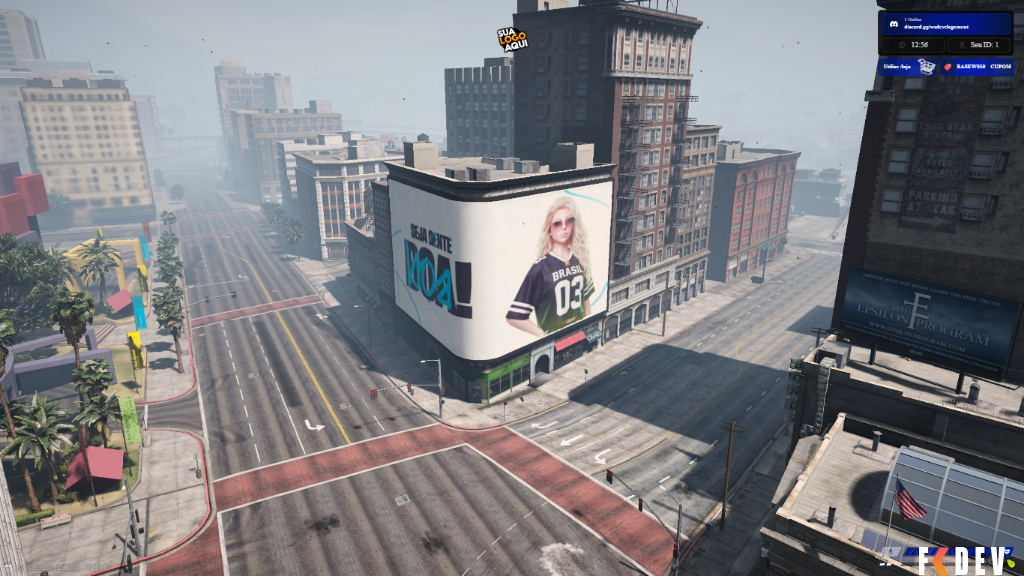Select the coupon code banner with red tag

978,66
